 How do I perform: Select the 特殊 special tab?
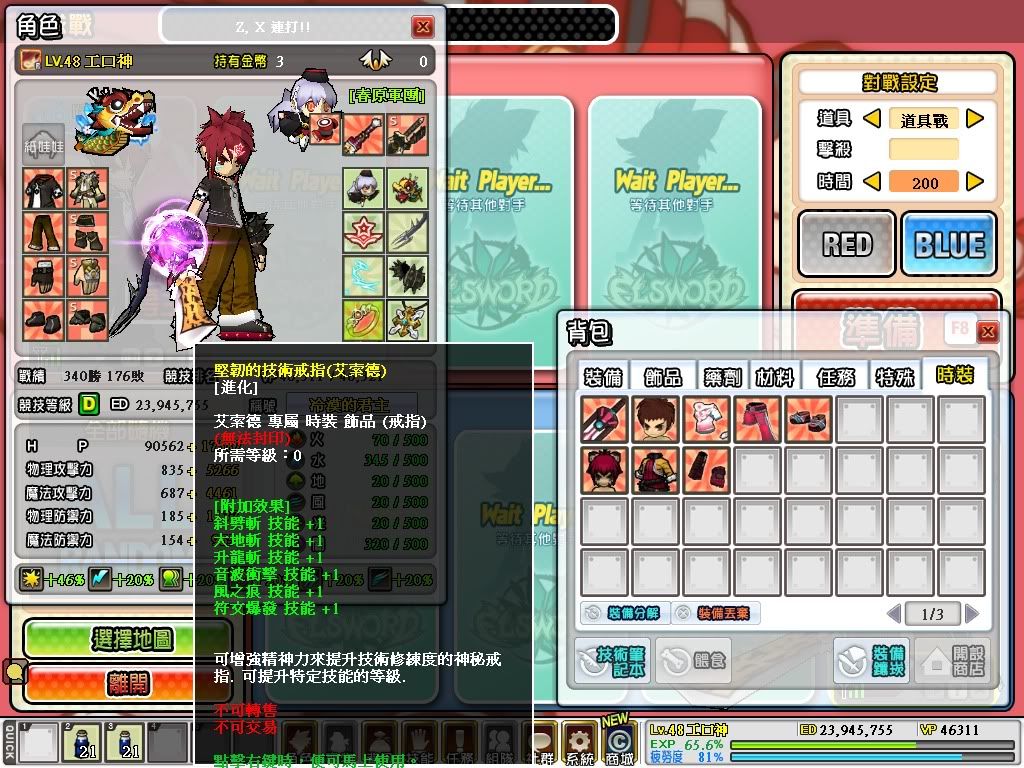pos(893,376)
